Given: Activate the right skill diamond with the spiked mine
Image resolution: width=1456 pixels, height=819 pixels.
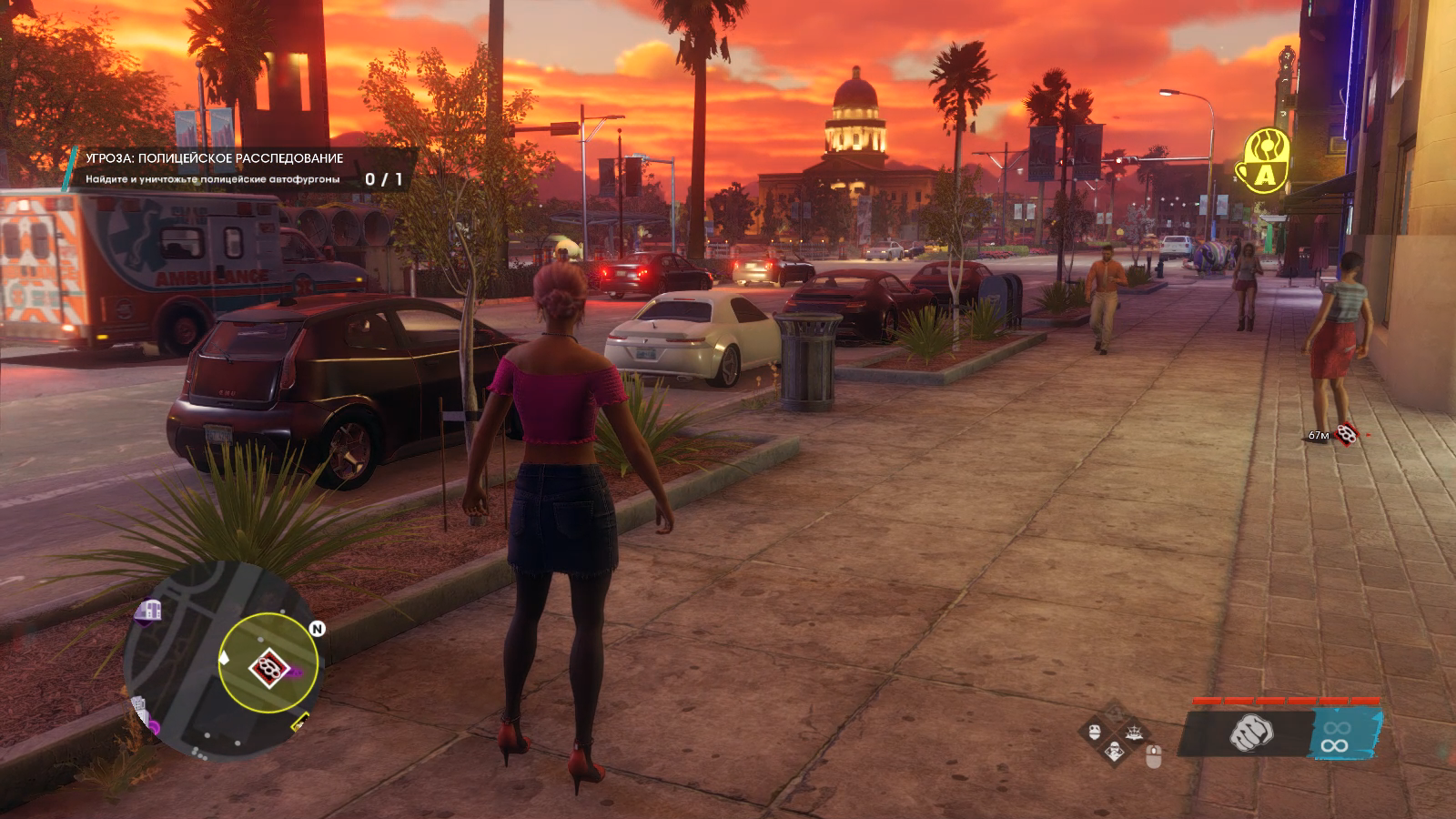Looking at the screenshot, I should (1133, 730).
